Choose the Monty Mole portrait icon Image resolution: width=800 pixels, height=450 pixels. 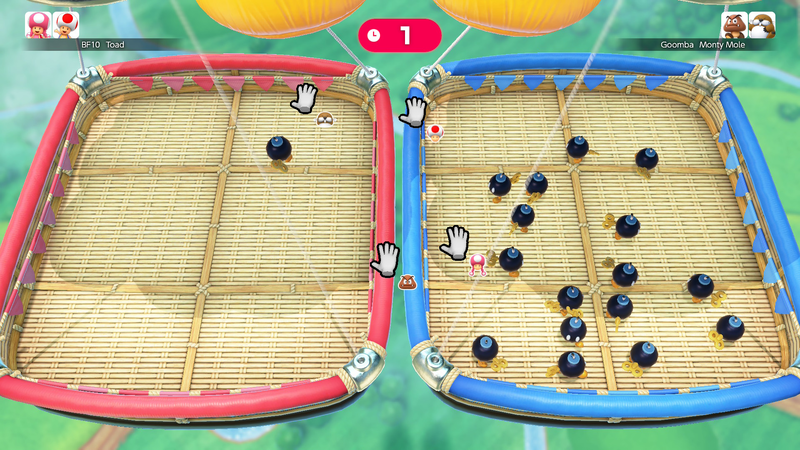(762, 24)
